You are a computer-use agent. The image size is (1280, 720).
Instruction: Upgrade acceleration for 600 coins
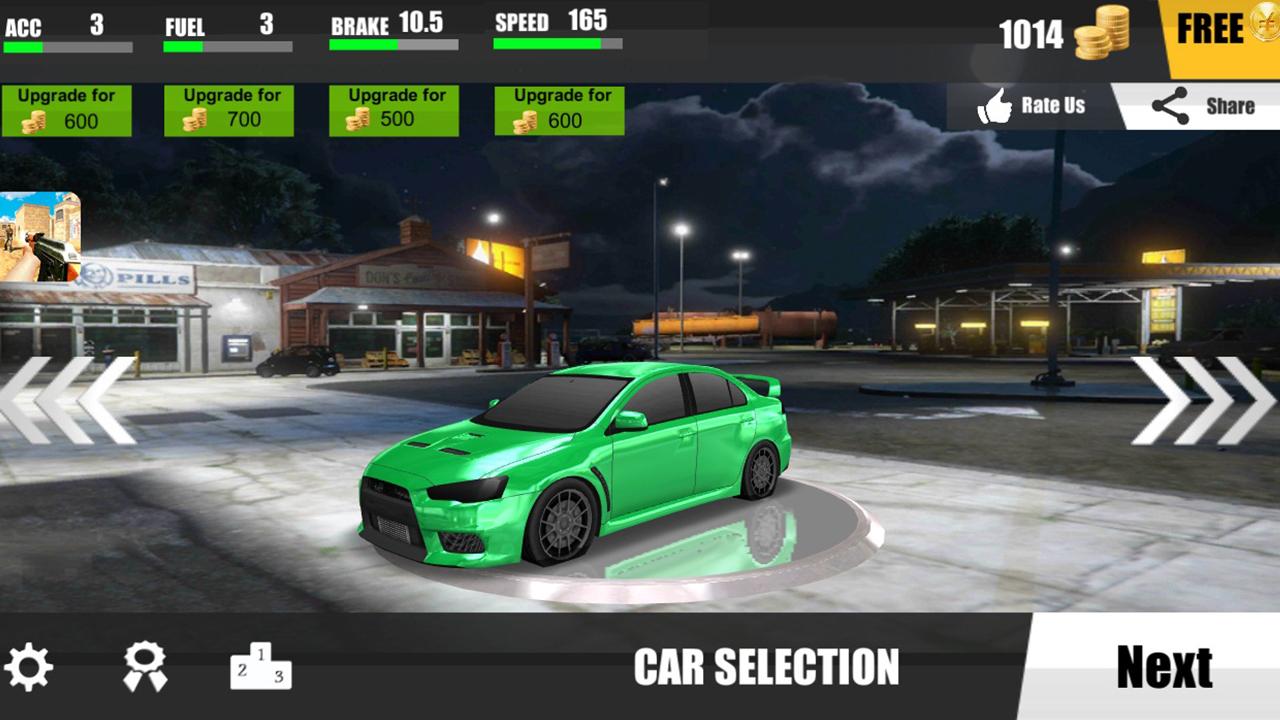tap(66, 110)
